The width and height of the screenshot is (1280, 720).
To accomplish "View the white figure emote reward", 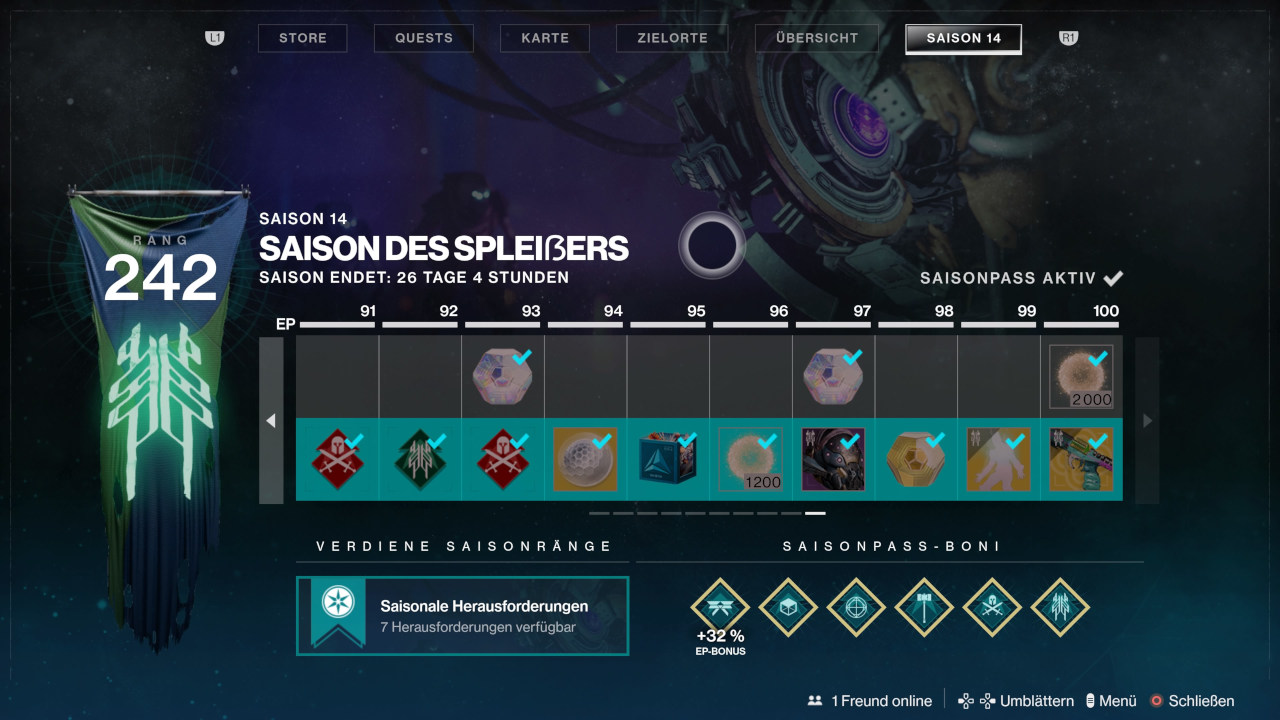I will coord(999,460).
